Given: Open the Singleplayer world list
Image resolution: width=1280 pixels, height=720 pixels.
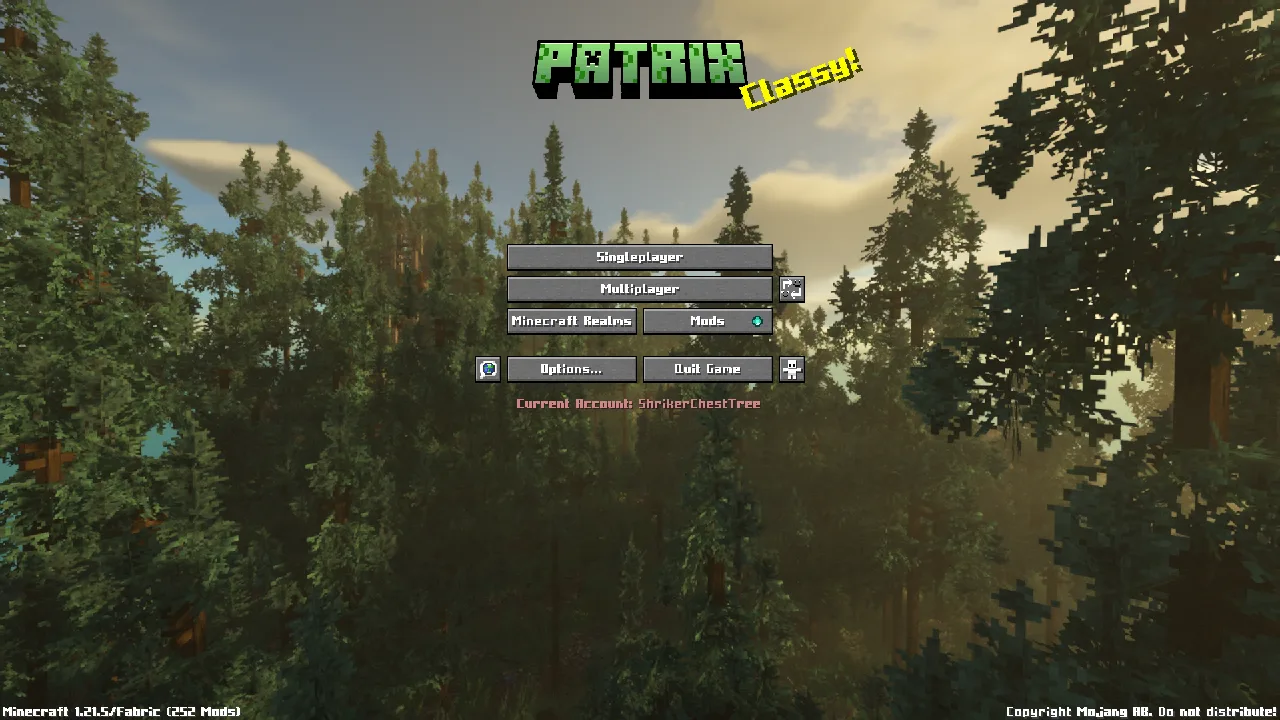Looking at the screenshot, I should (639, 257).
